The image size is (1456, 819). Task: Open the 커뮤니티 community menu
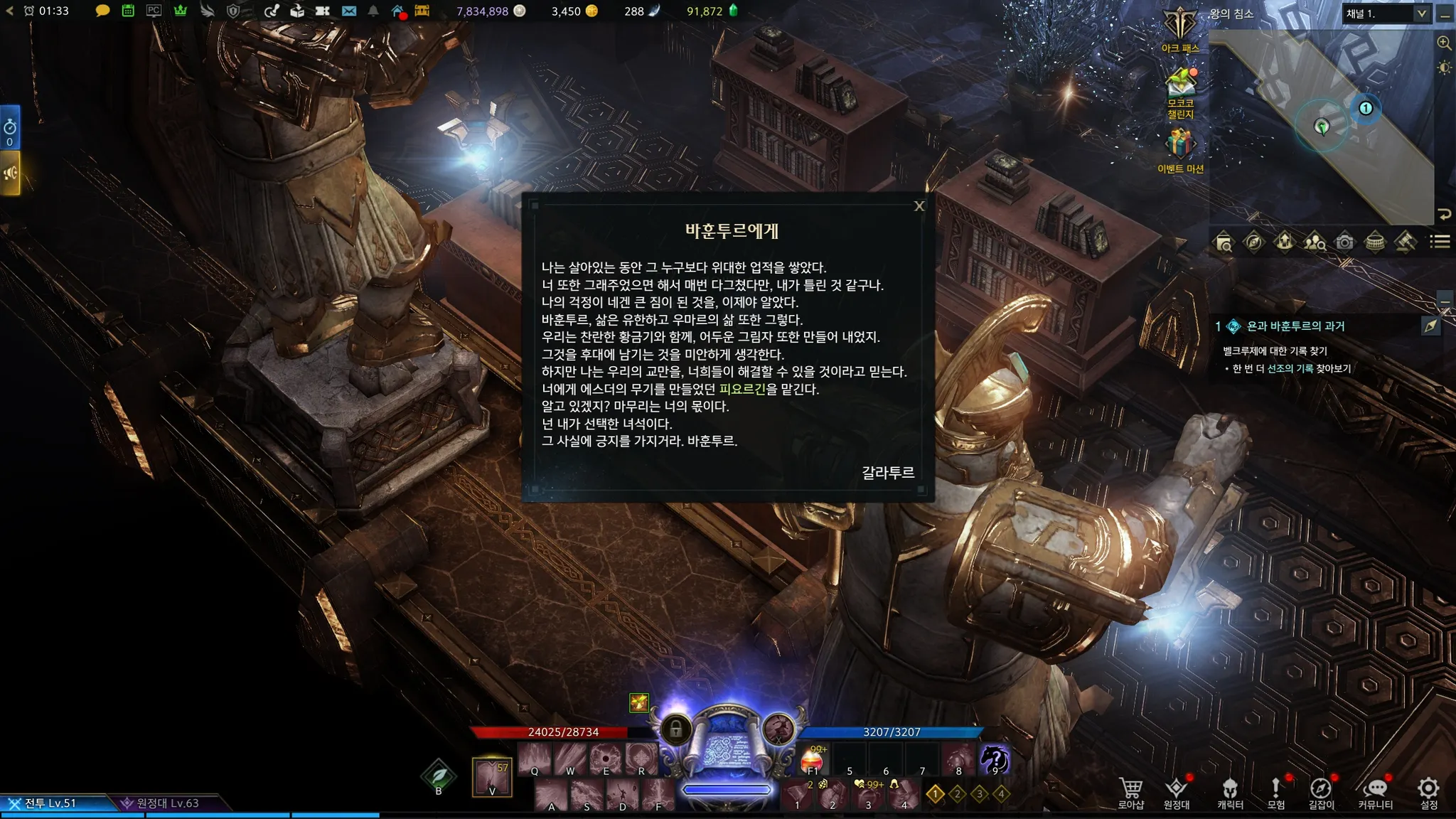[1375, 792]
